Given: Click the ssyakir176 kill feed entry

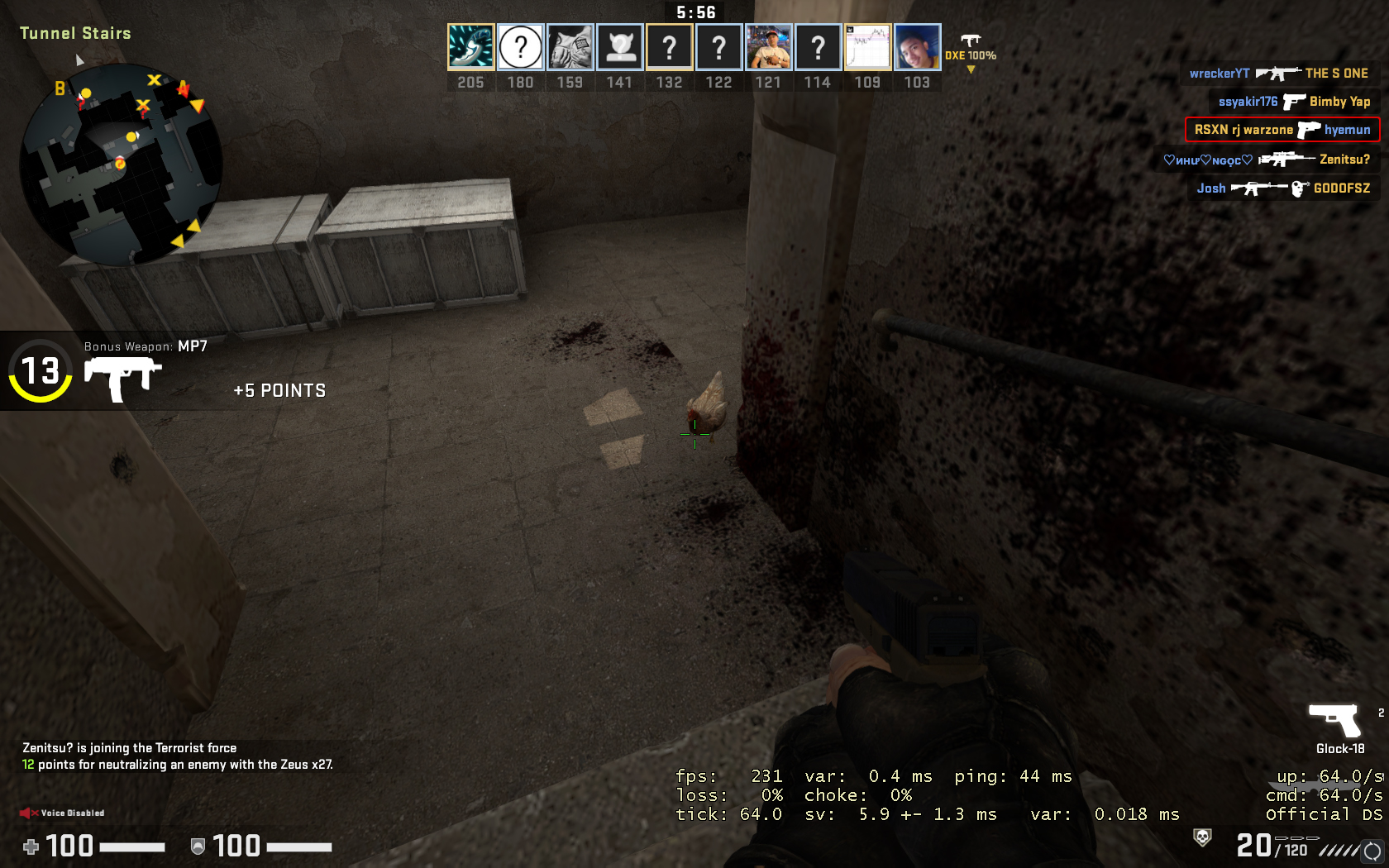Looking at the screenshot, I should click(x=1294, y=102).
